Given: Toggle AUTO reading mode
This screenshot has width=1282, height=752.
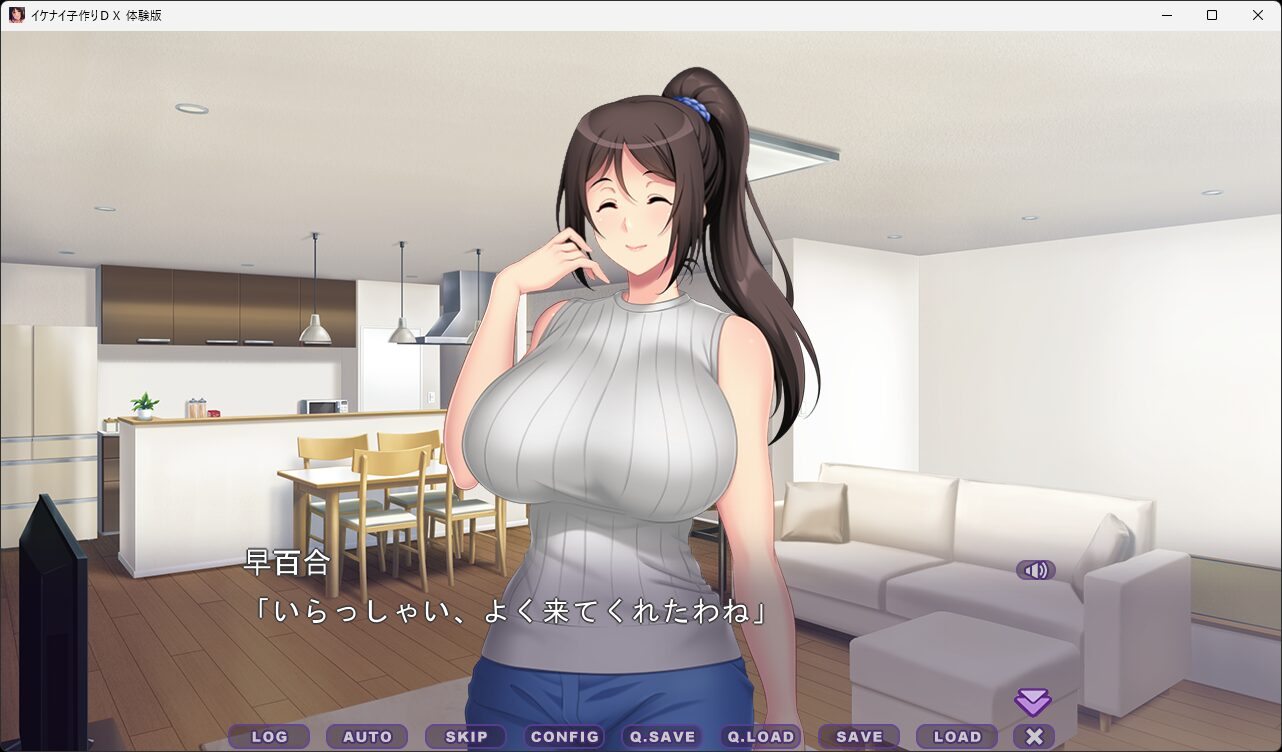Looking at the screenshot, I should [367, 737].
